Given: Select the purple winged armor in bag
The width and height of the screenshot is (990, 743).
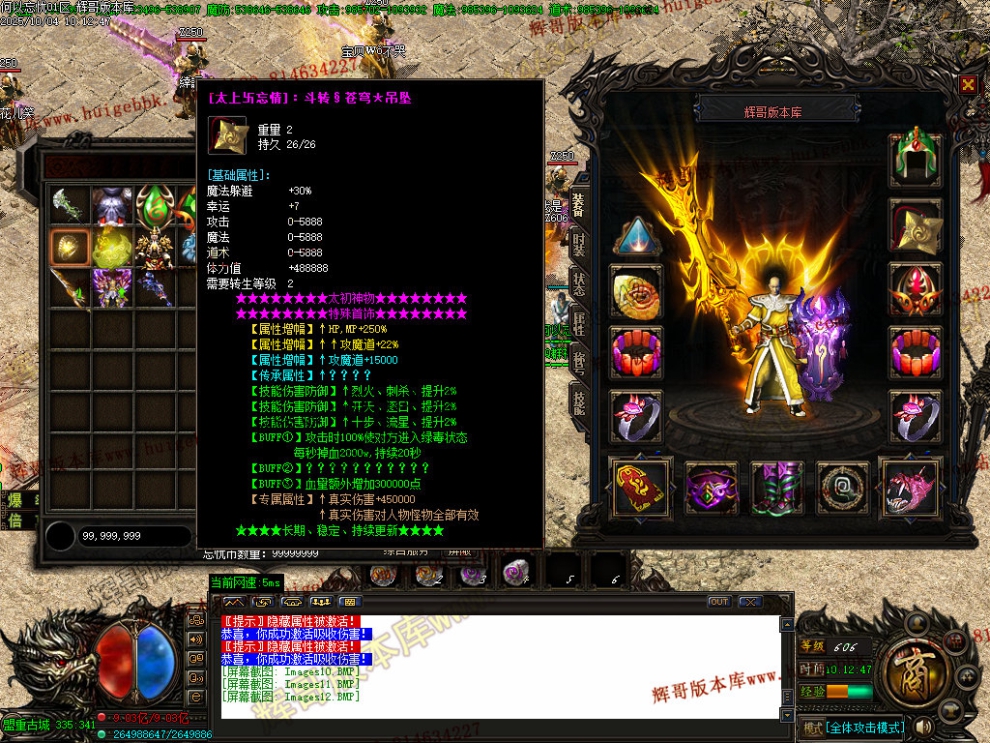Looking at the screenshot, I should tap(113, 288).
